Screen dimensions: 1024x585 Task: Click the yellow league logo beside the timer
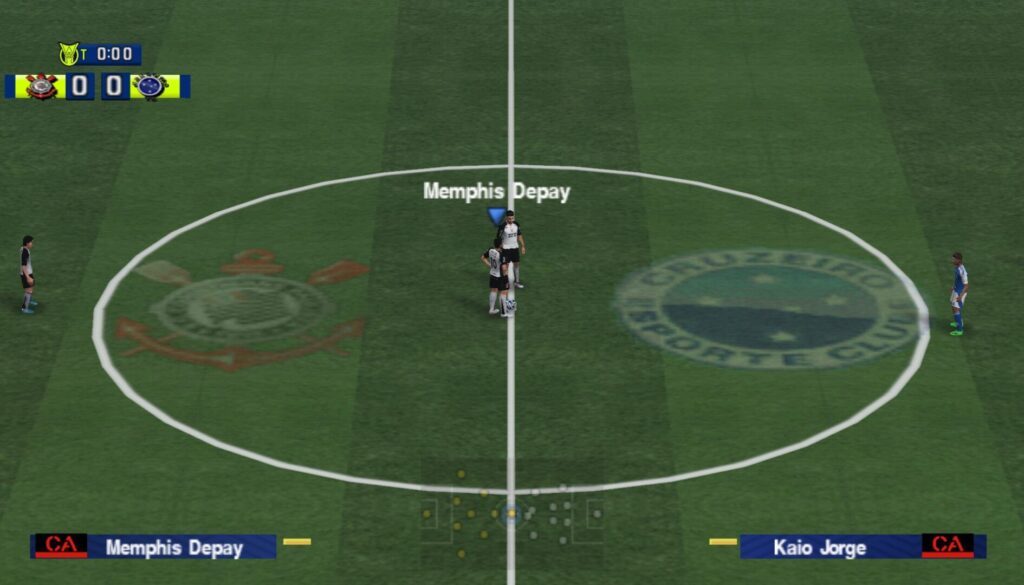[x=69, y=54]
